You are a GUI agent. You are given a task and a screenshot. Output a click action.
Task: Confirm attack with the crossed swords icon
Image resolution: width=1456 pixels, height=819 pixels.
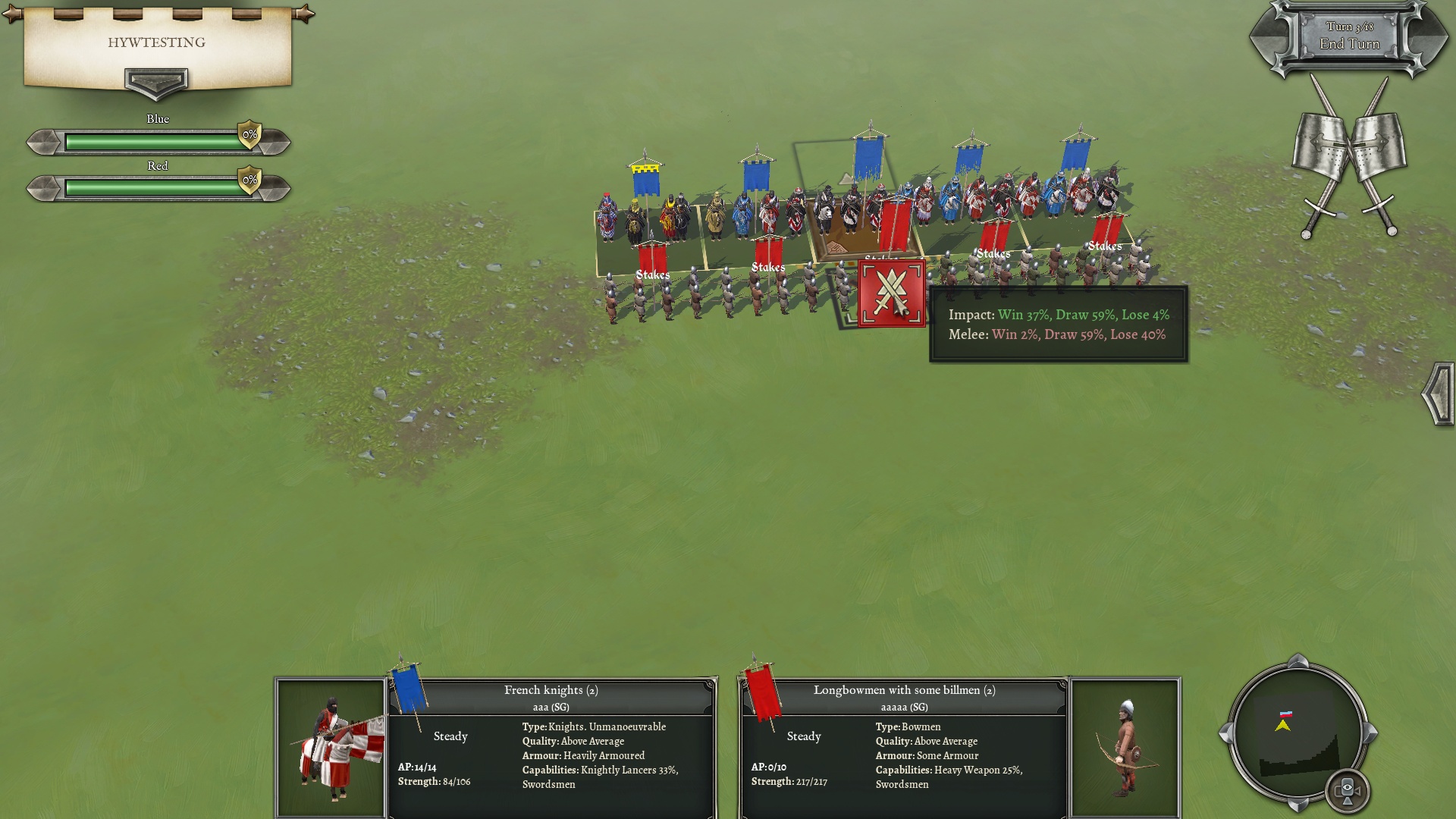coord(892,294)
